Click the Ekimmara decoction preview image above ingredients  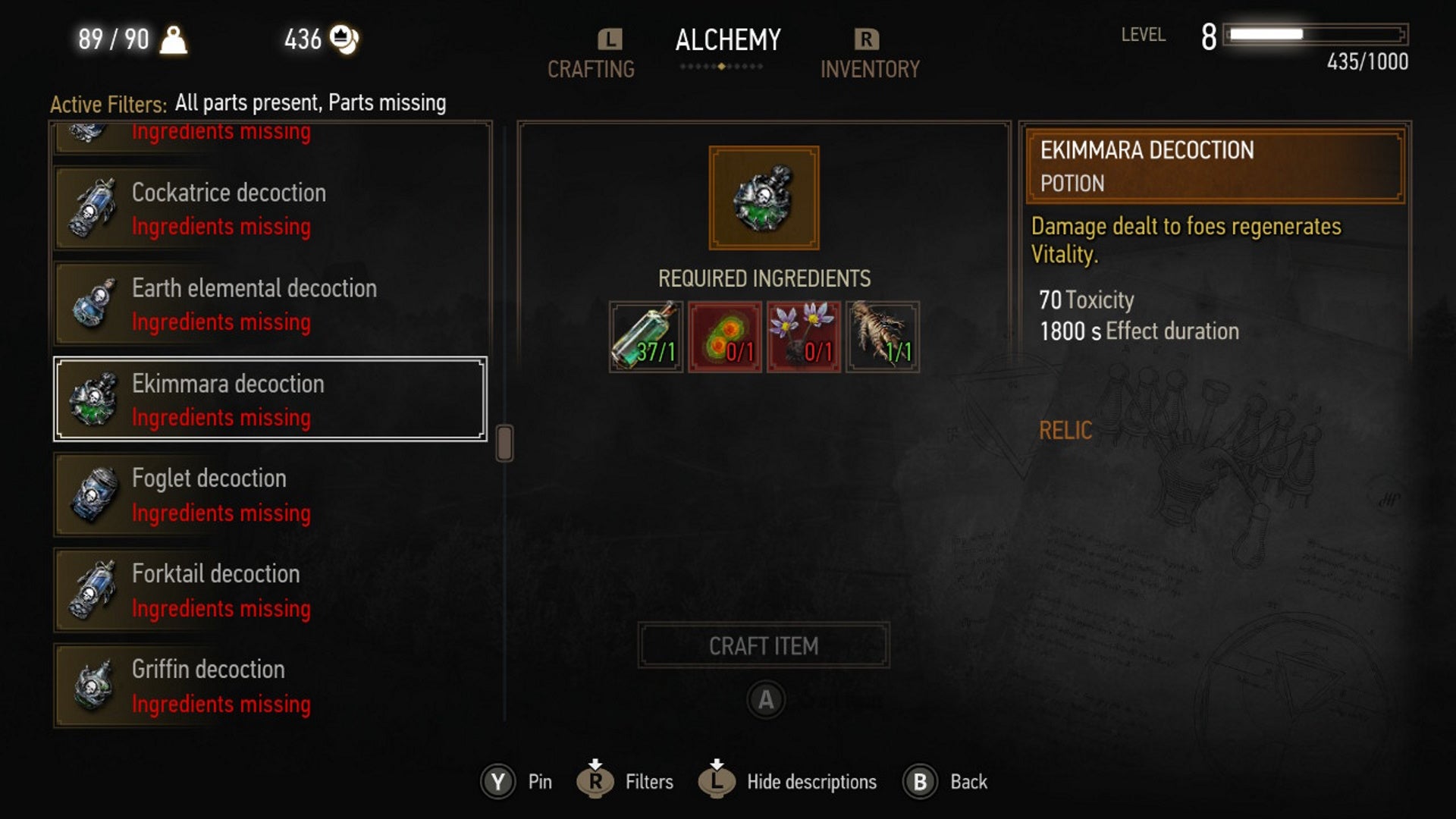763,198
